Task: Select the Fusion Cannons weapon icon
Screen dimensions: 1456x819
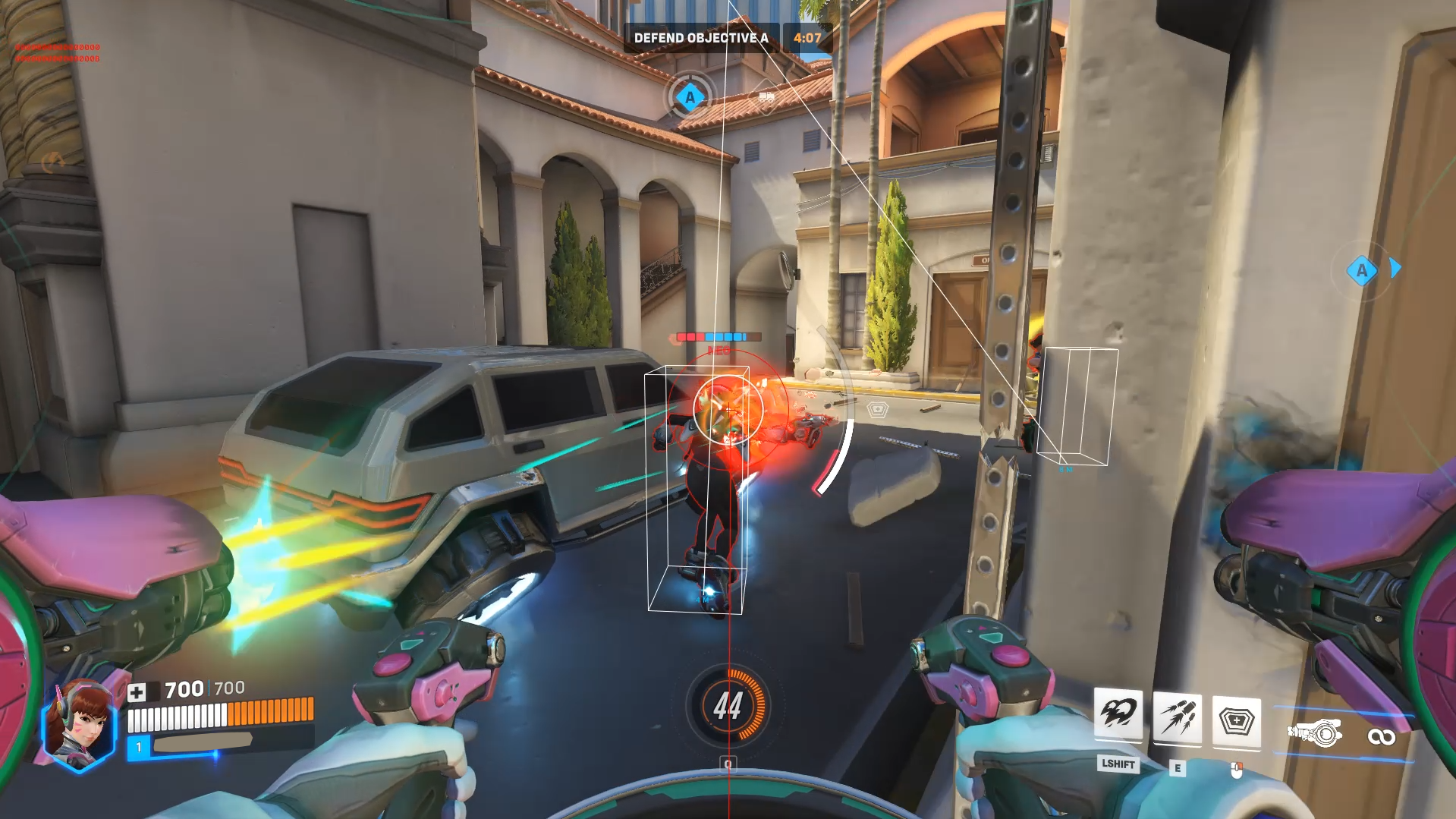Action: coord(1314,733)
